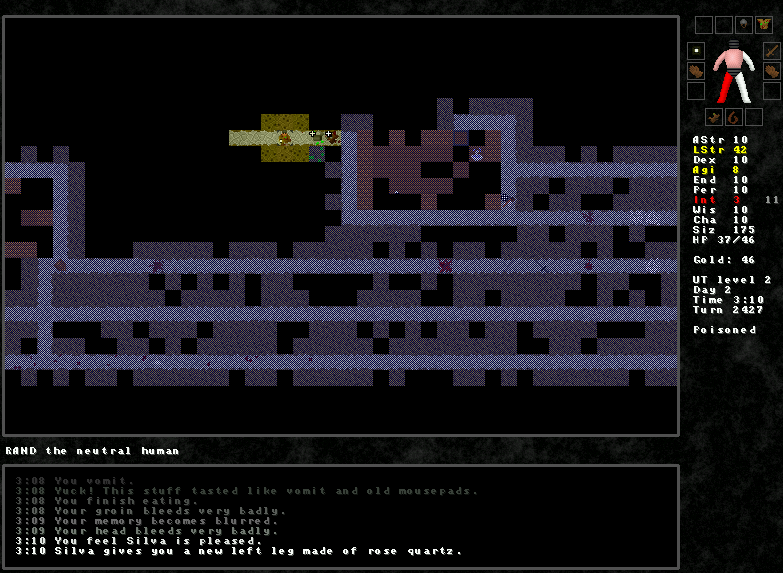This screenshot has height=573, width=783.
Task: Select the helmet equipment slot
Action: coord(744,25)
